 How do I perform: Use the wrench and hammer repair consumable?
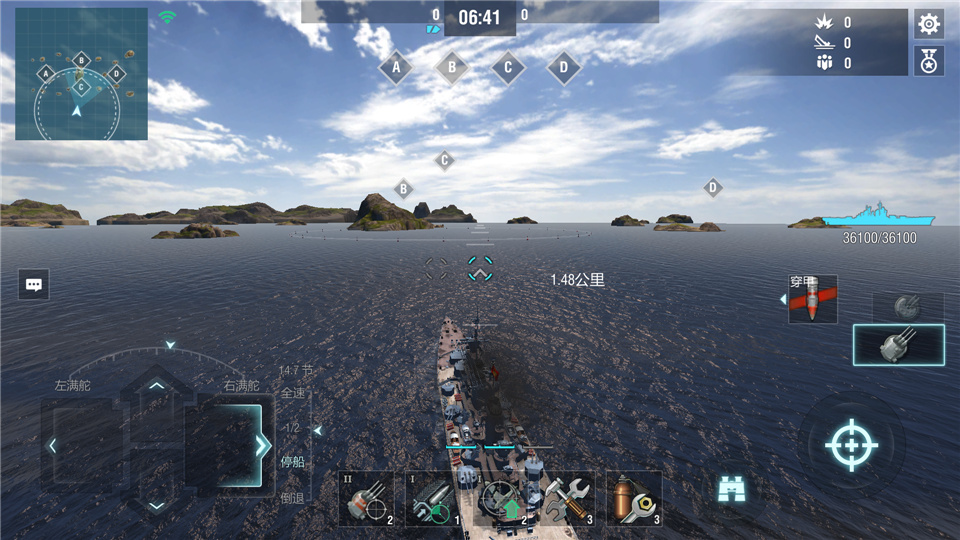pos(567,499)
